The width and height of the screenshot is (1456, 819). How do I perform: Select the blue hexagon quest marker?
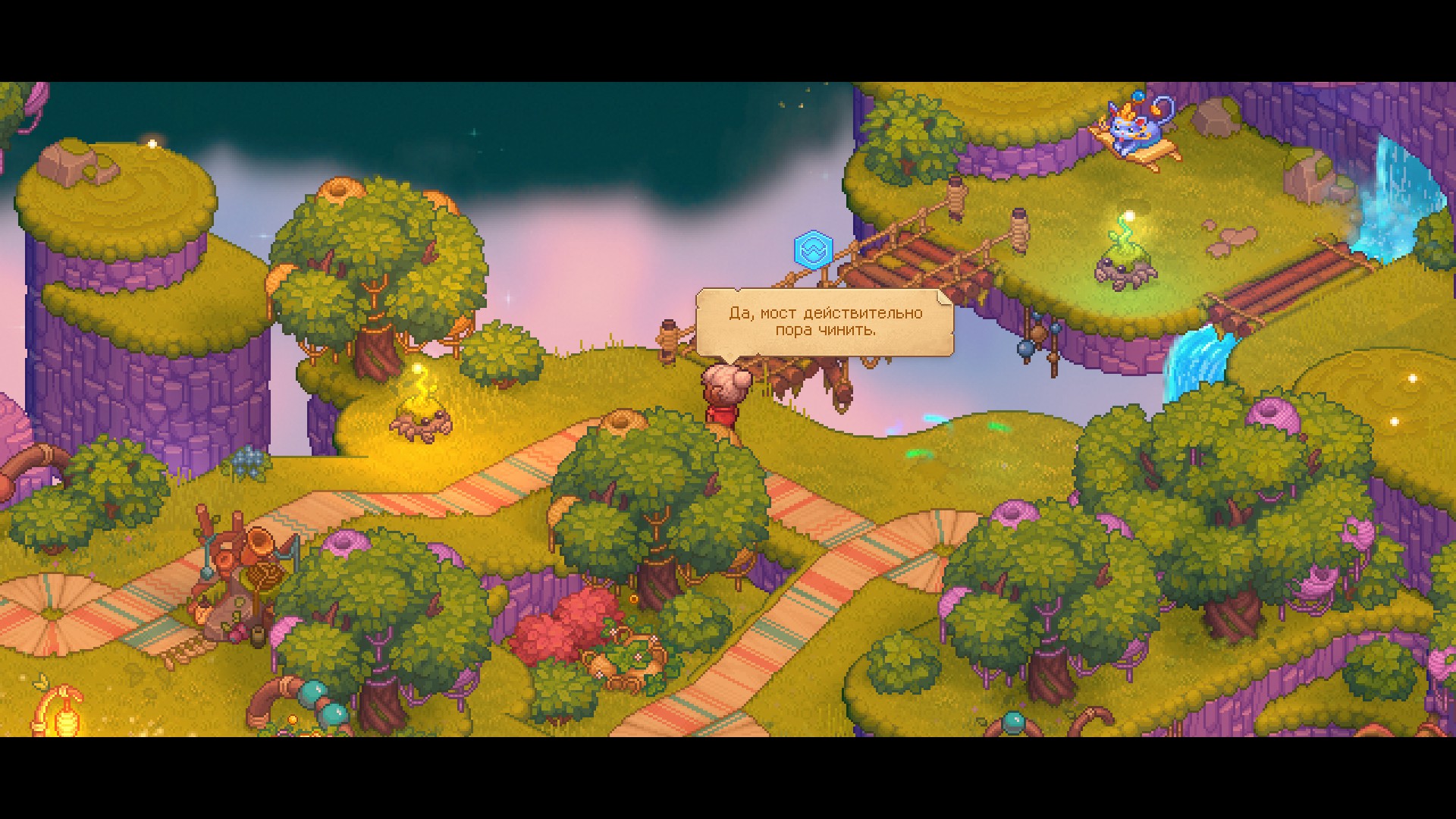(813, 249)
